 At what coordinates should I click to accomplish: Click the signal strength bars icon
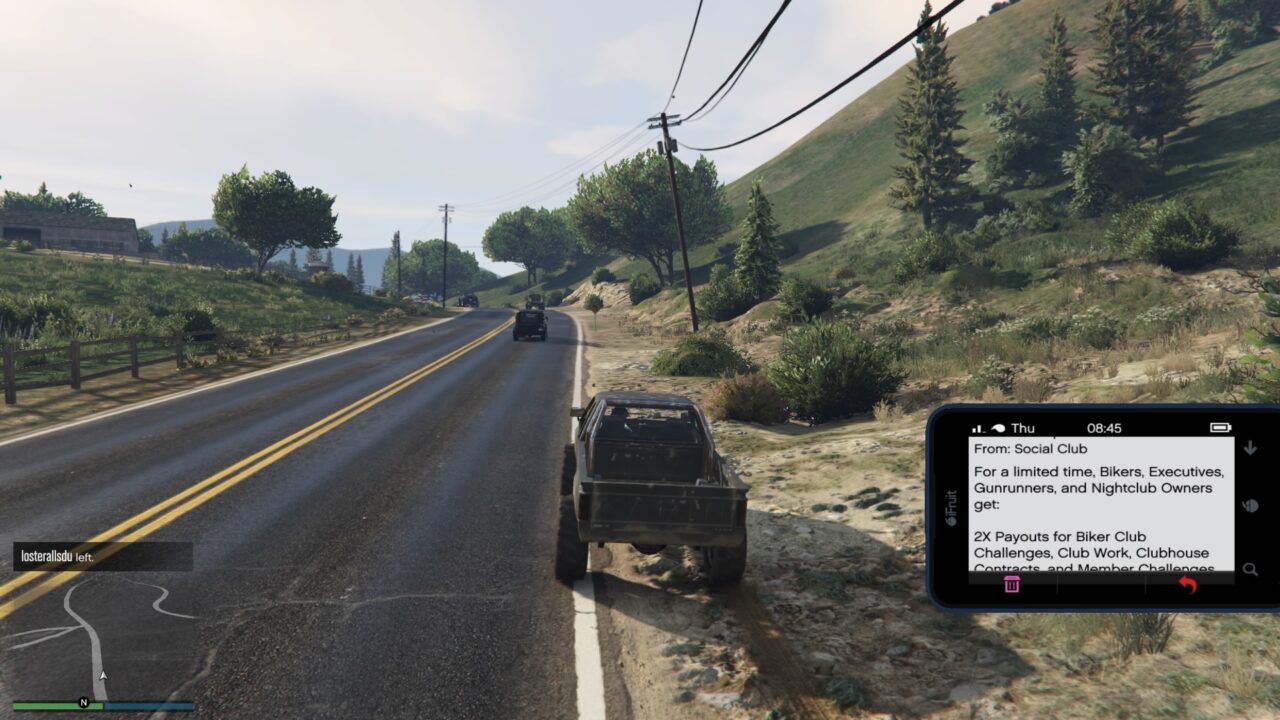click(977, 427)
